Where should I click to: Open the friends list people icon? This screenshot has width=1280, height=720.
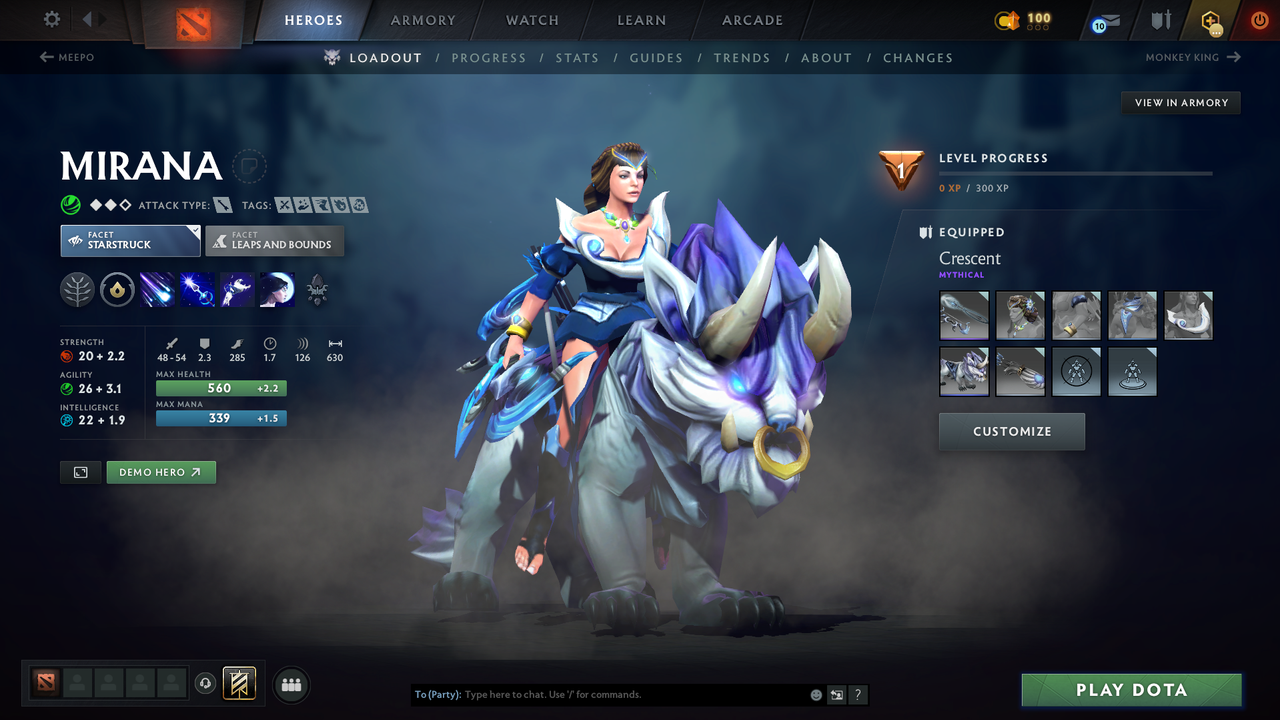[290, 684]
